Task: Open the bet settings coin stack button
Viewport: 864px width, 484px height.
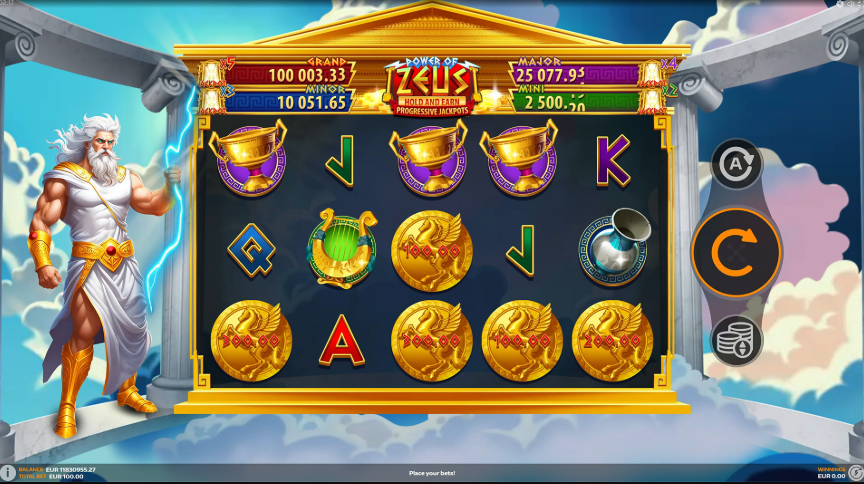Action: [x=737, y=340]
